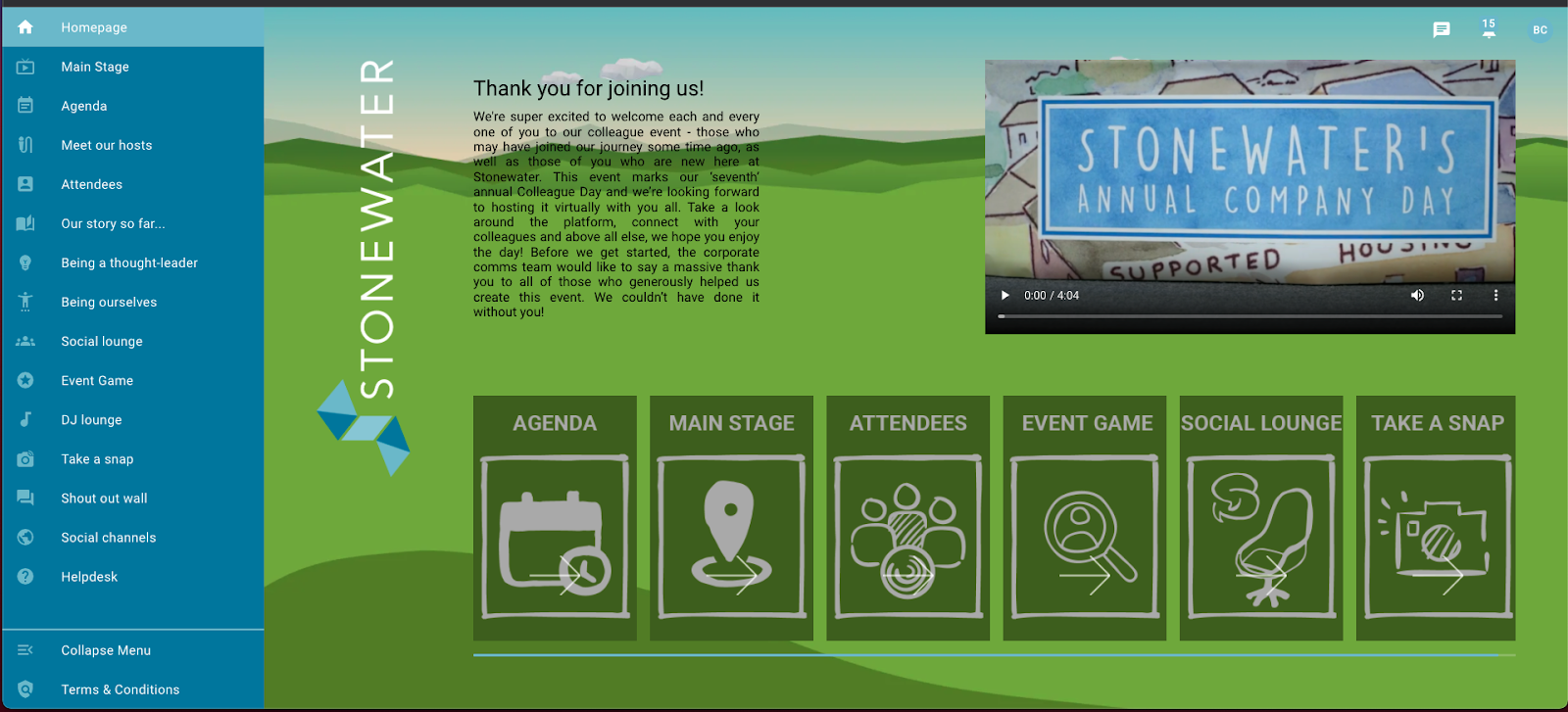
Task: Open the BC profile avatar
Action: [1541, 29]
